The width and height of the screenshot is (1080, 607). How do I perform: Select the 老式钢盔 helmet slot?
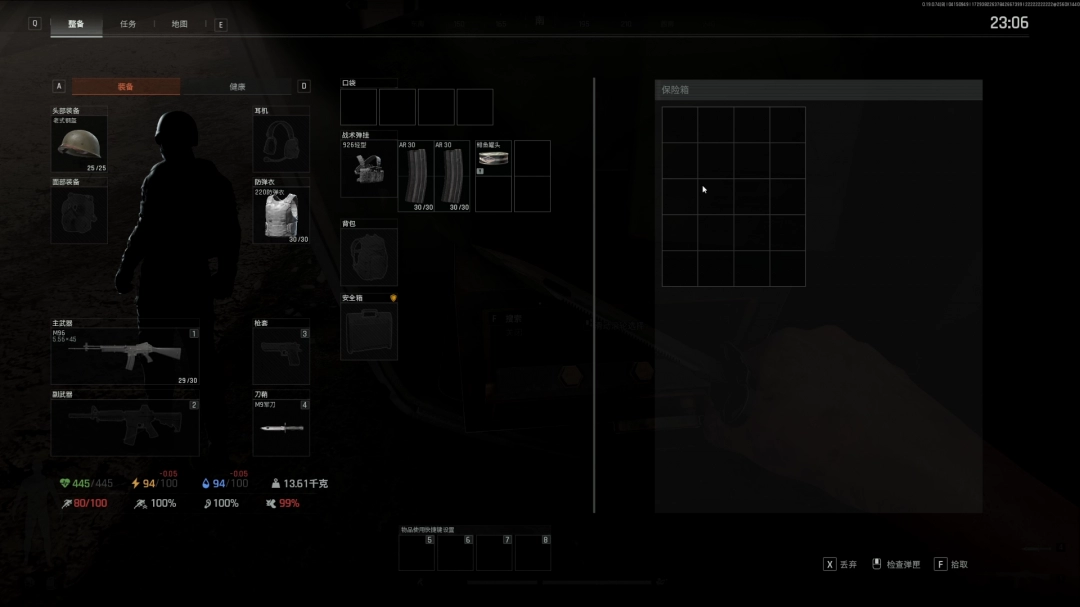click(x=79, y=145)
